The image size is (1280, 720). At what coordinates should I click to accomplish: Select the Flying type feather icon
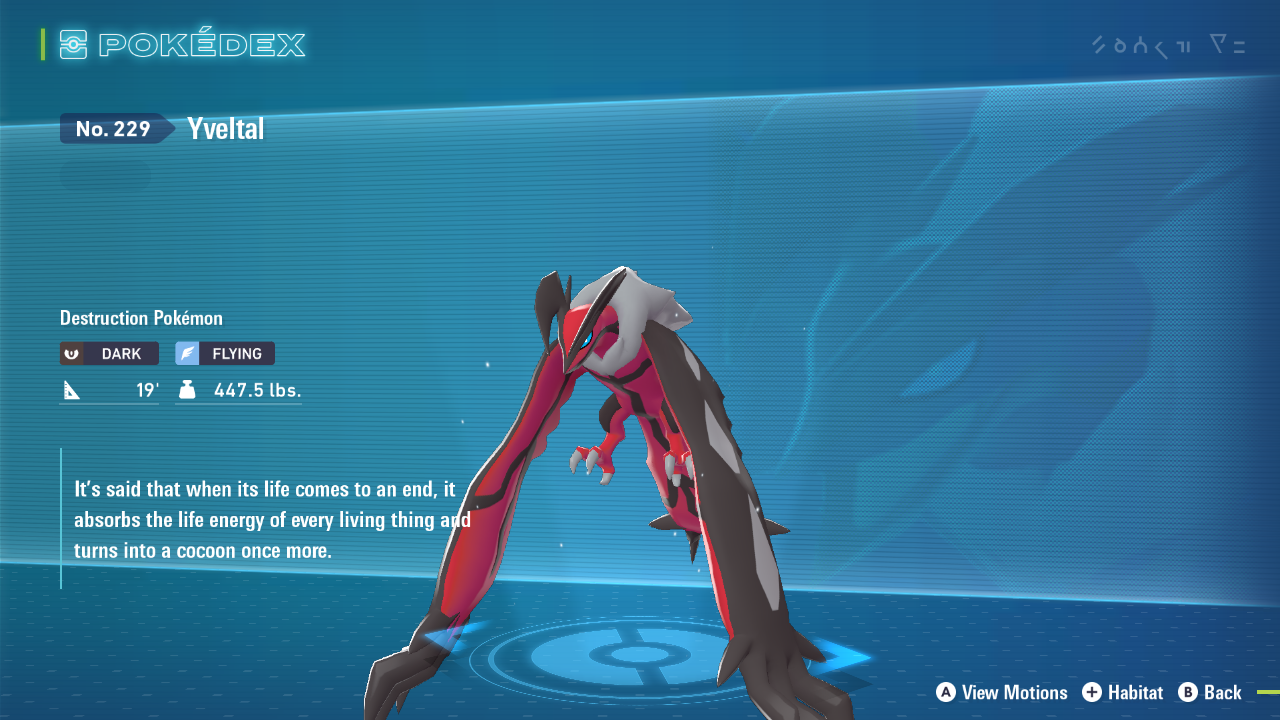click(188, 352)
